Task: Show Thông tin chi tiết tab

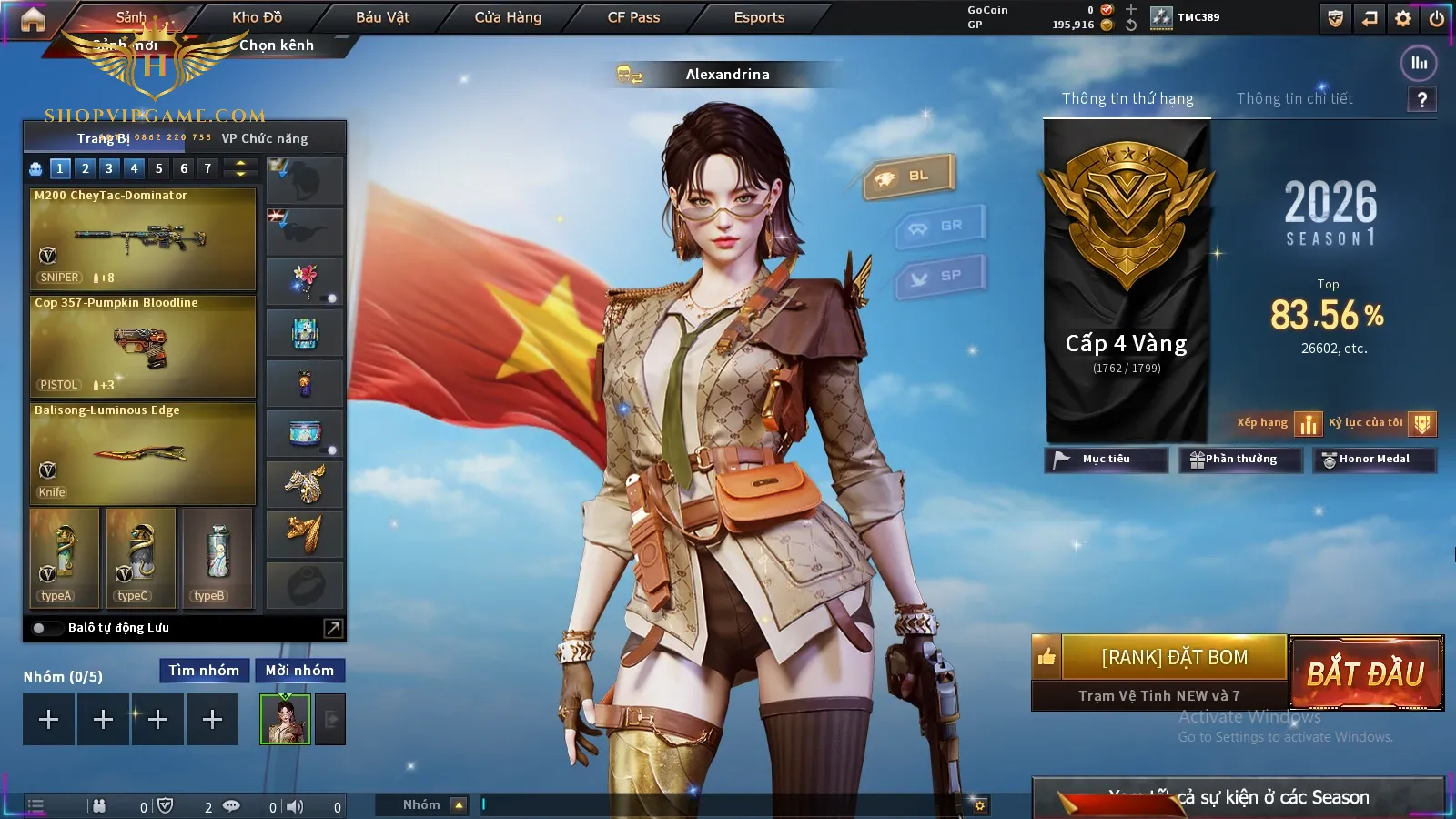Action: click(1294, 98)
